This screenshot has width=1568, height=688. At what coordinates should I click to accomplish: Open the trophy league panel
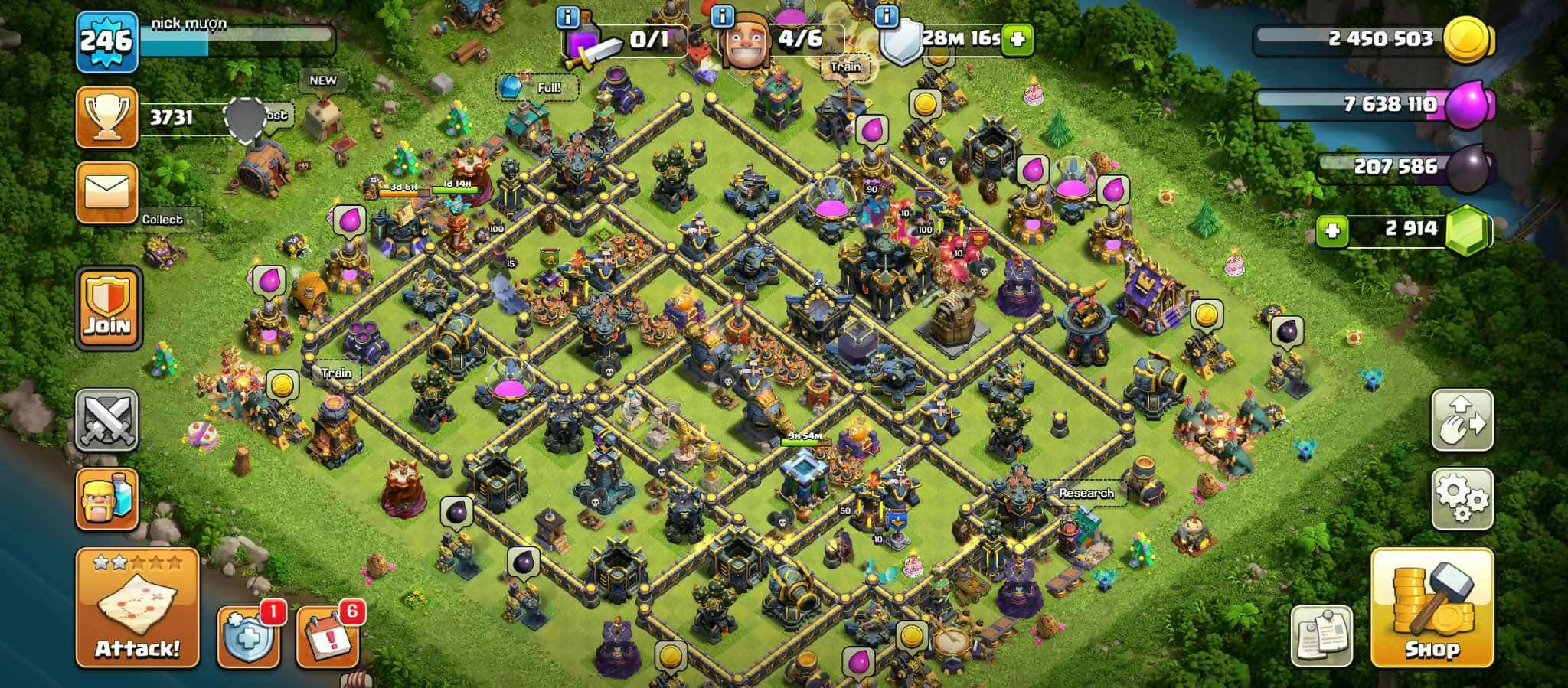coord(107,117)
